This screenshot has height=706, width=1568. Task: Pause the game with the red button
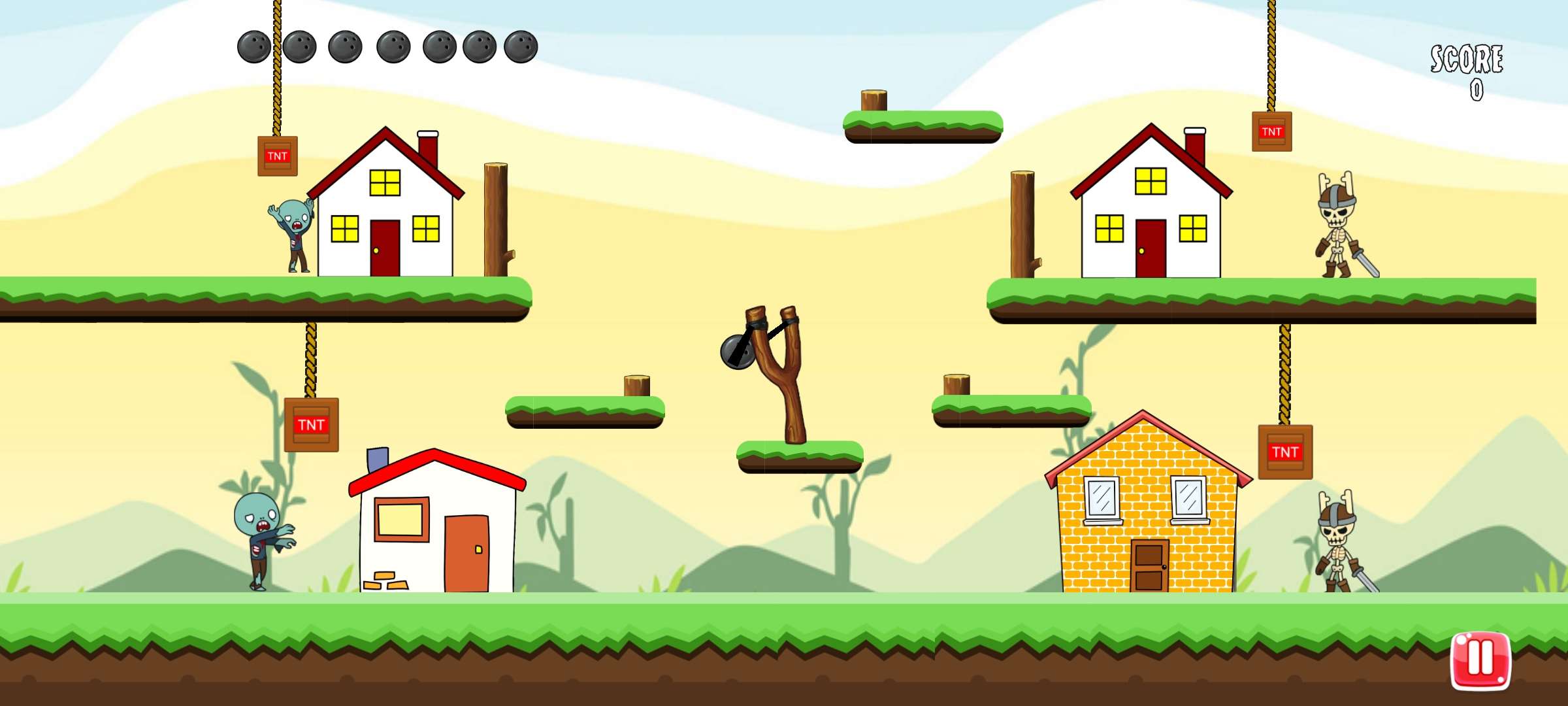(x=1480, y=660)
